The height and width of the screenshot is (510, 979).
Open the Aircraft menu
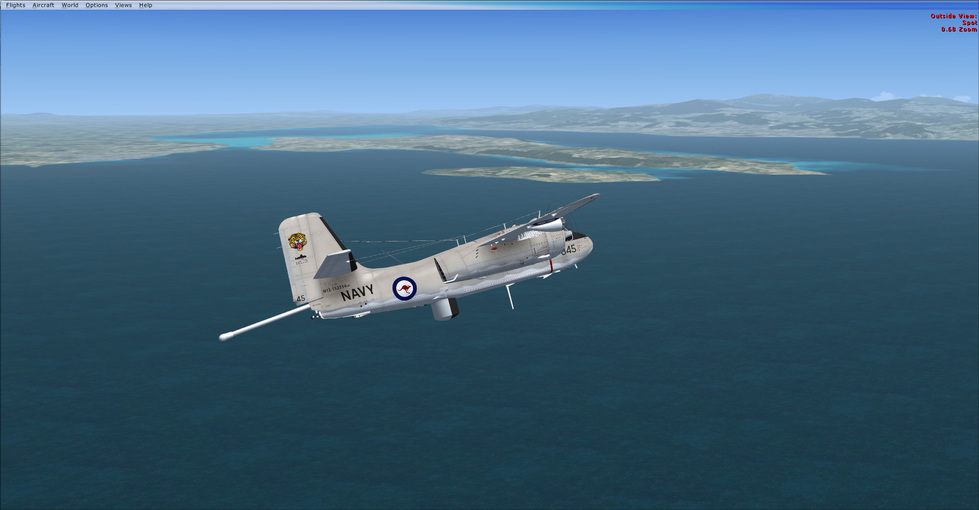pyautogui.click(x=43, y=5)
